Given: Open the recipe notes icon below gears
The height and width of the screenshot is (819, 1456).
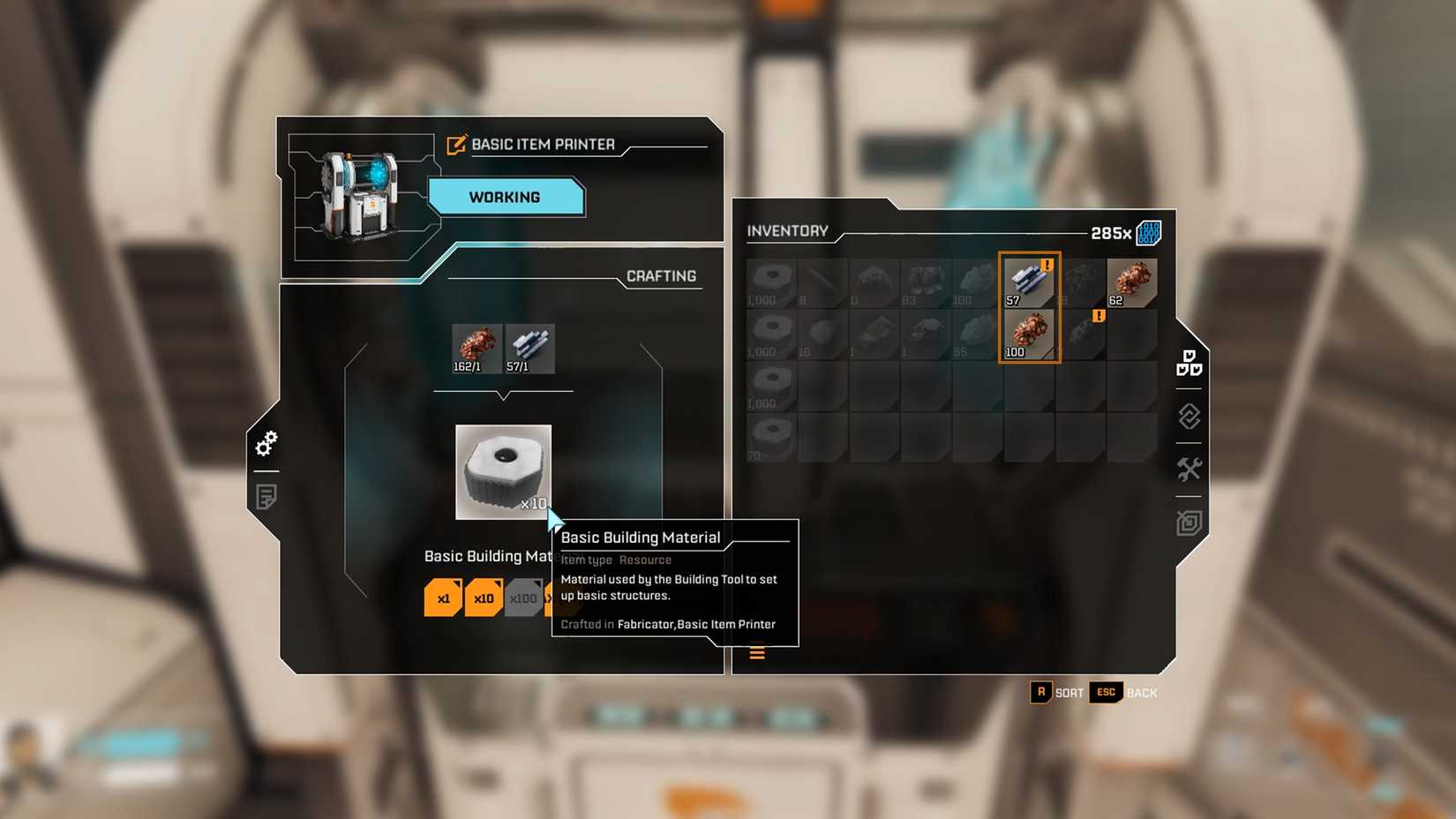Looking at the screenshot, I should pos(266,497).
